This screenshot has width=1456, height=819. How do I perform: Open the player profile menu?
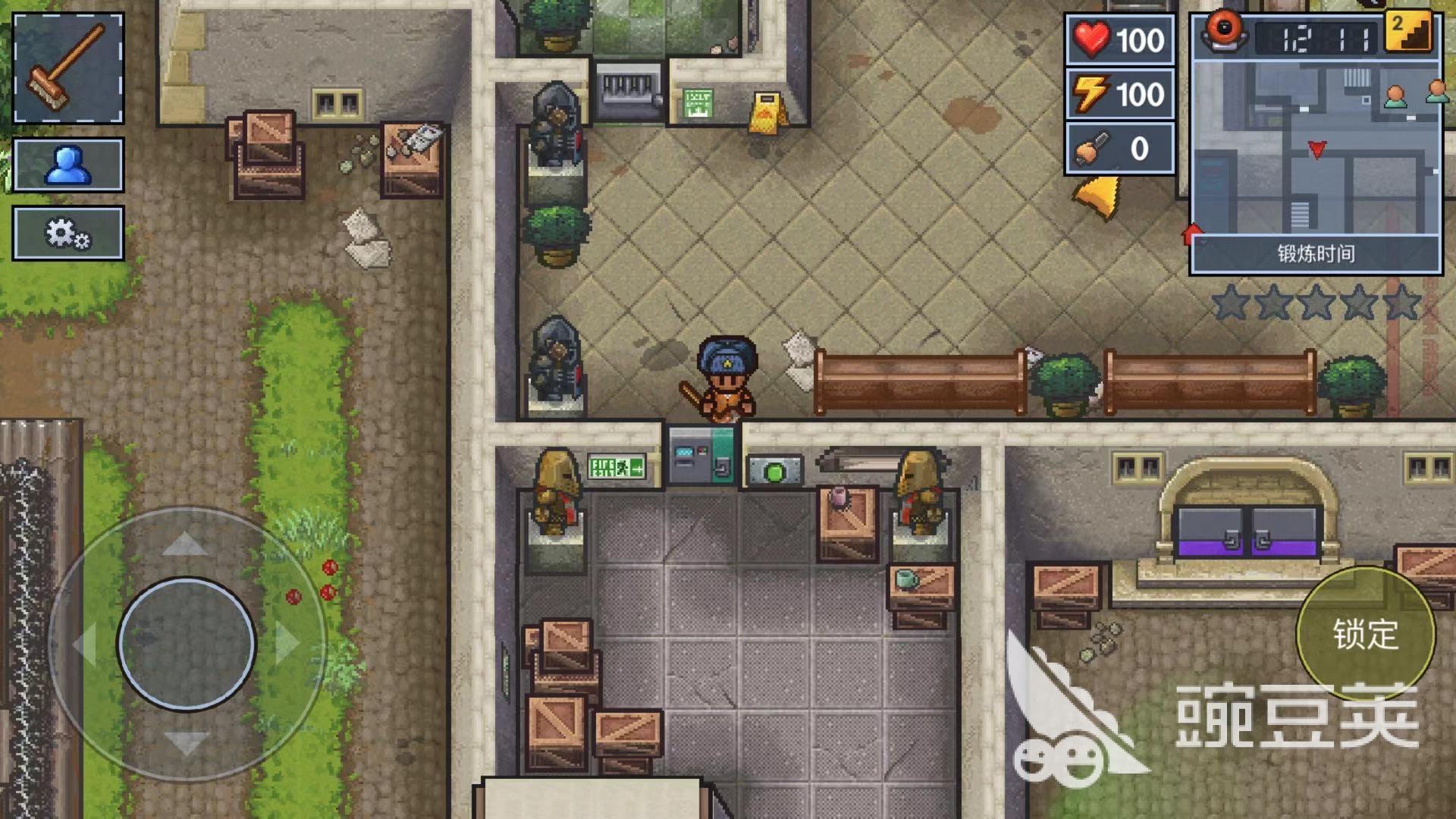click(x=68, y=165)
